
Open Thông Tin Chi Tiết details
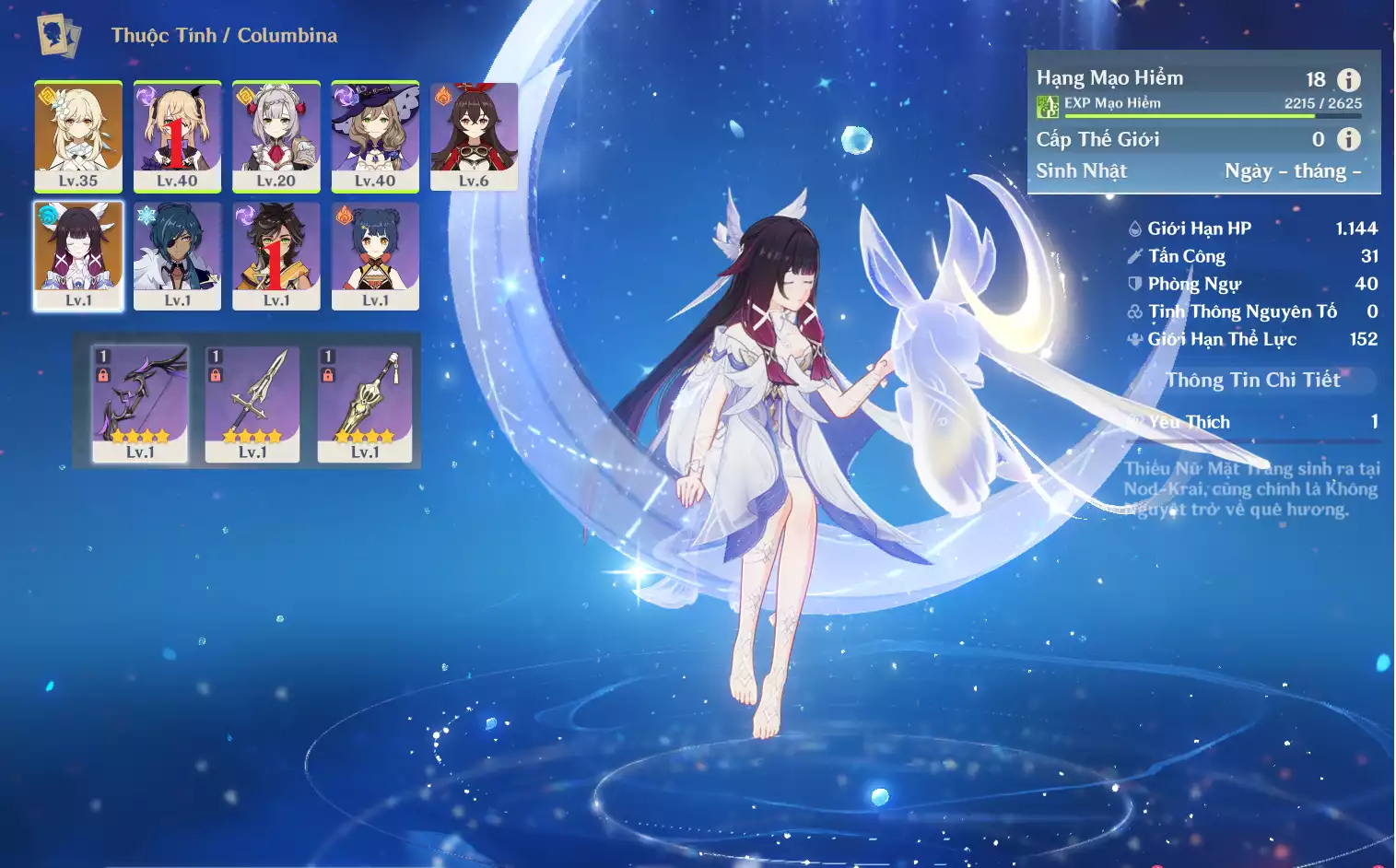[1252, 380]
